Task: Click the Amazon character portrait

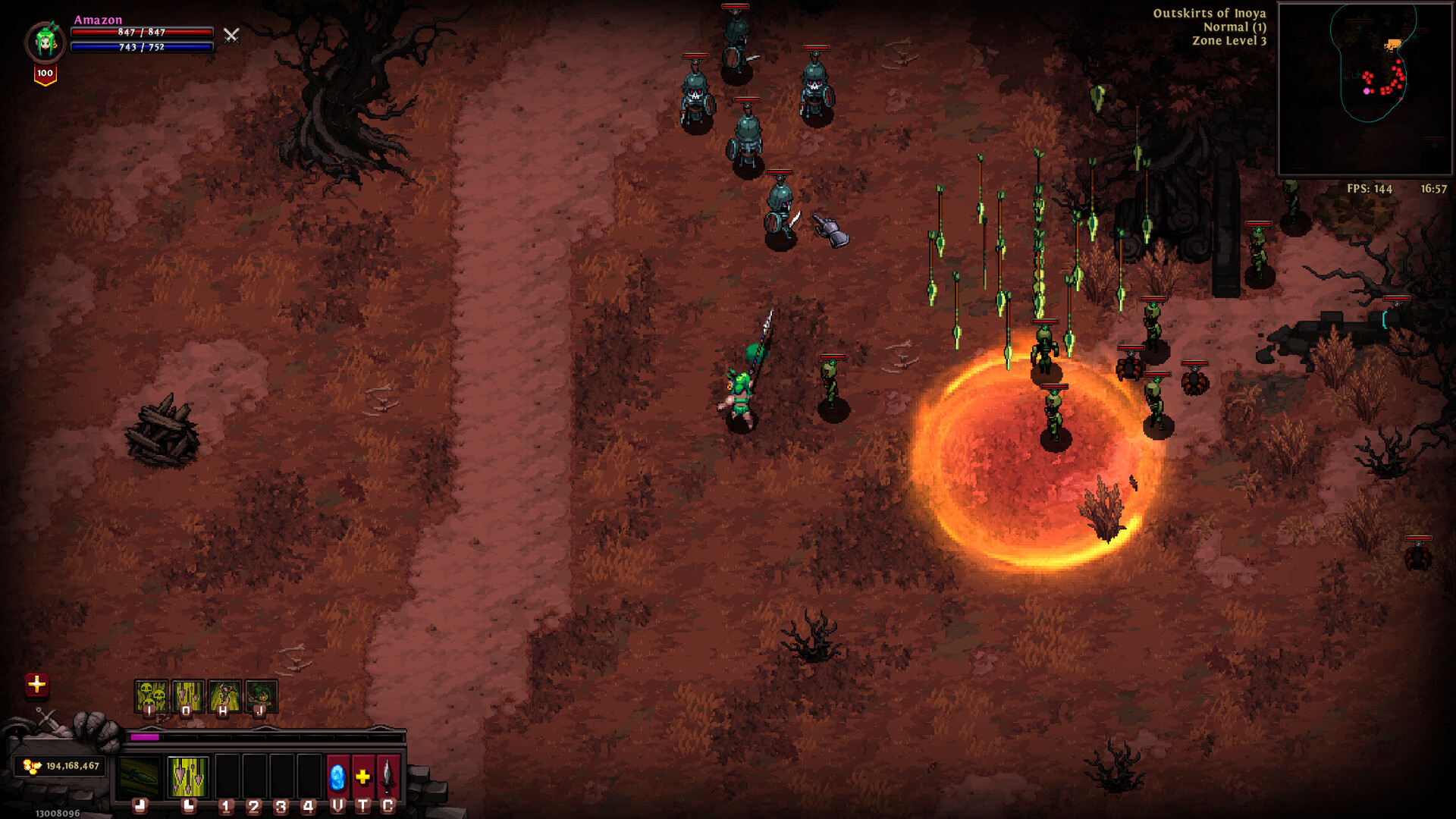Action: (x=44, y=40)
